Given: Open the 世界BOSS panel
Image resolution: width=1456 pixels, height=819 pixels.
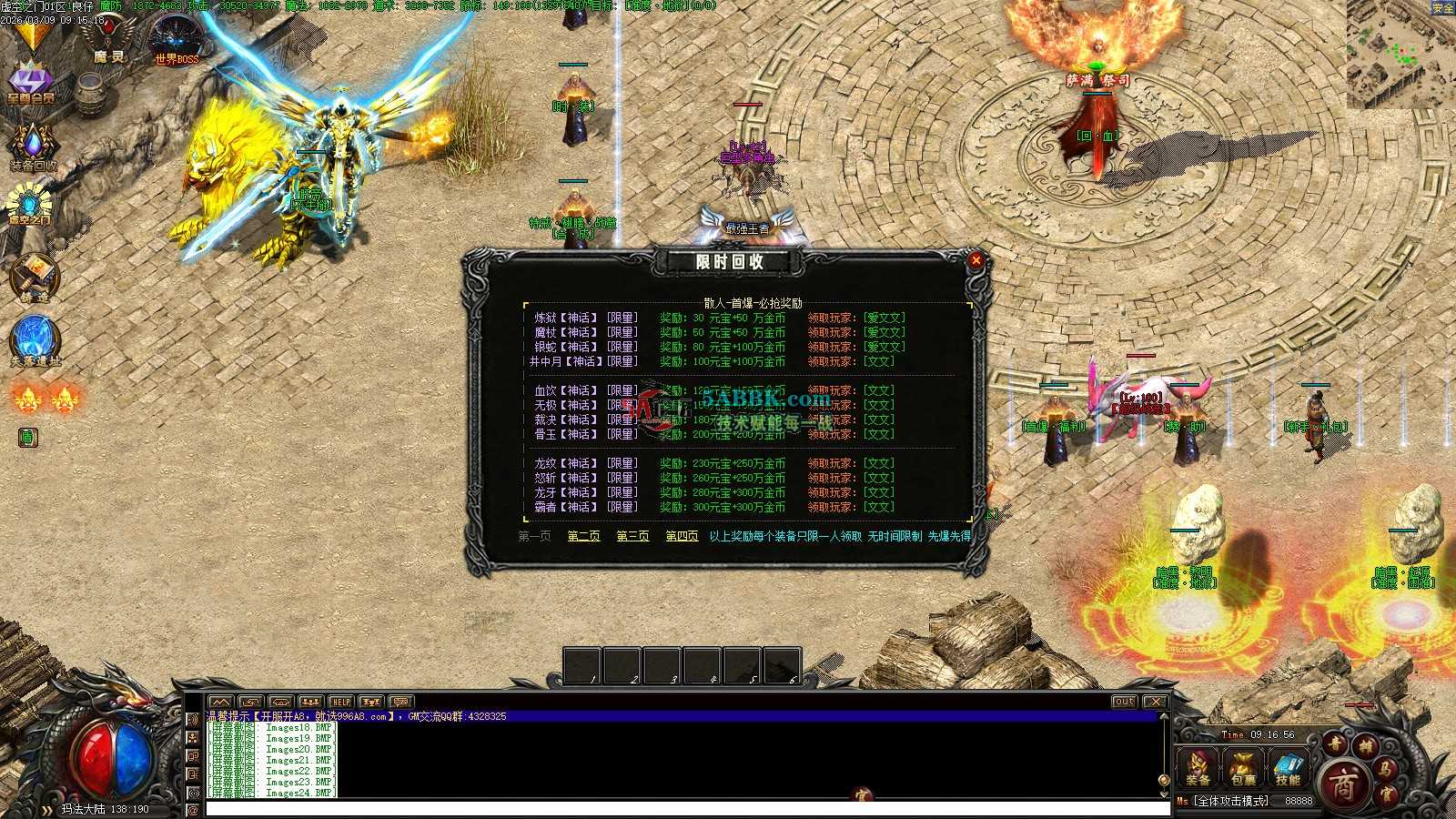Looking at the screenshot, I should (176, 40).
